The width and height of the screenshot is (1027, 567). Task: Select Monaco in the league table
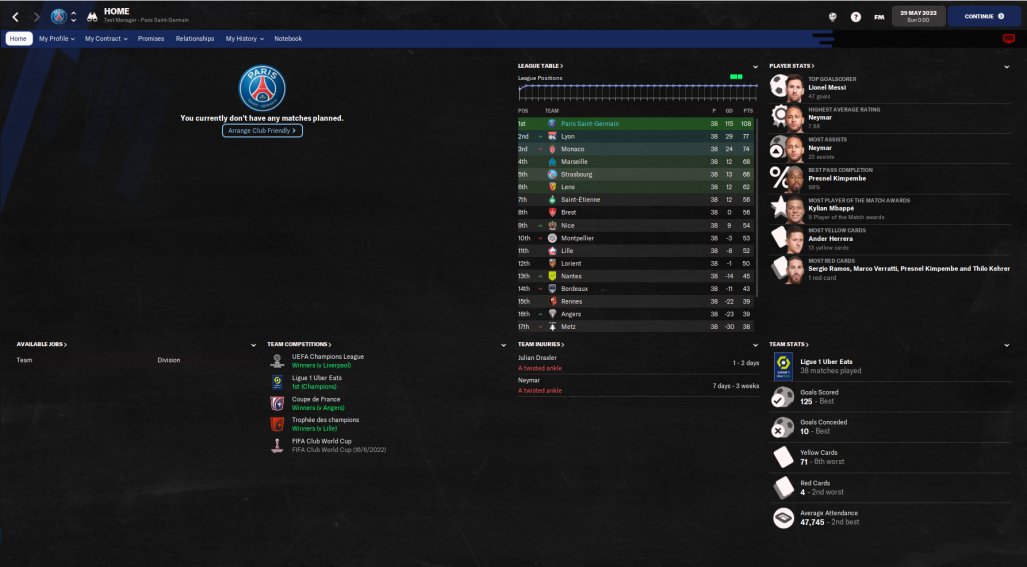click(x=572, y=149)
